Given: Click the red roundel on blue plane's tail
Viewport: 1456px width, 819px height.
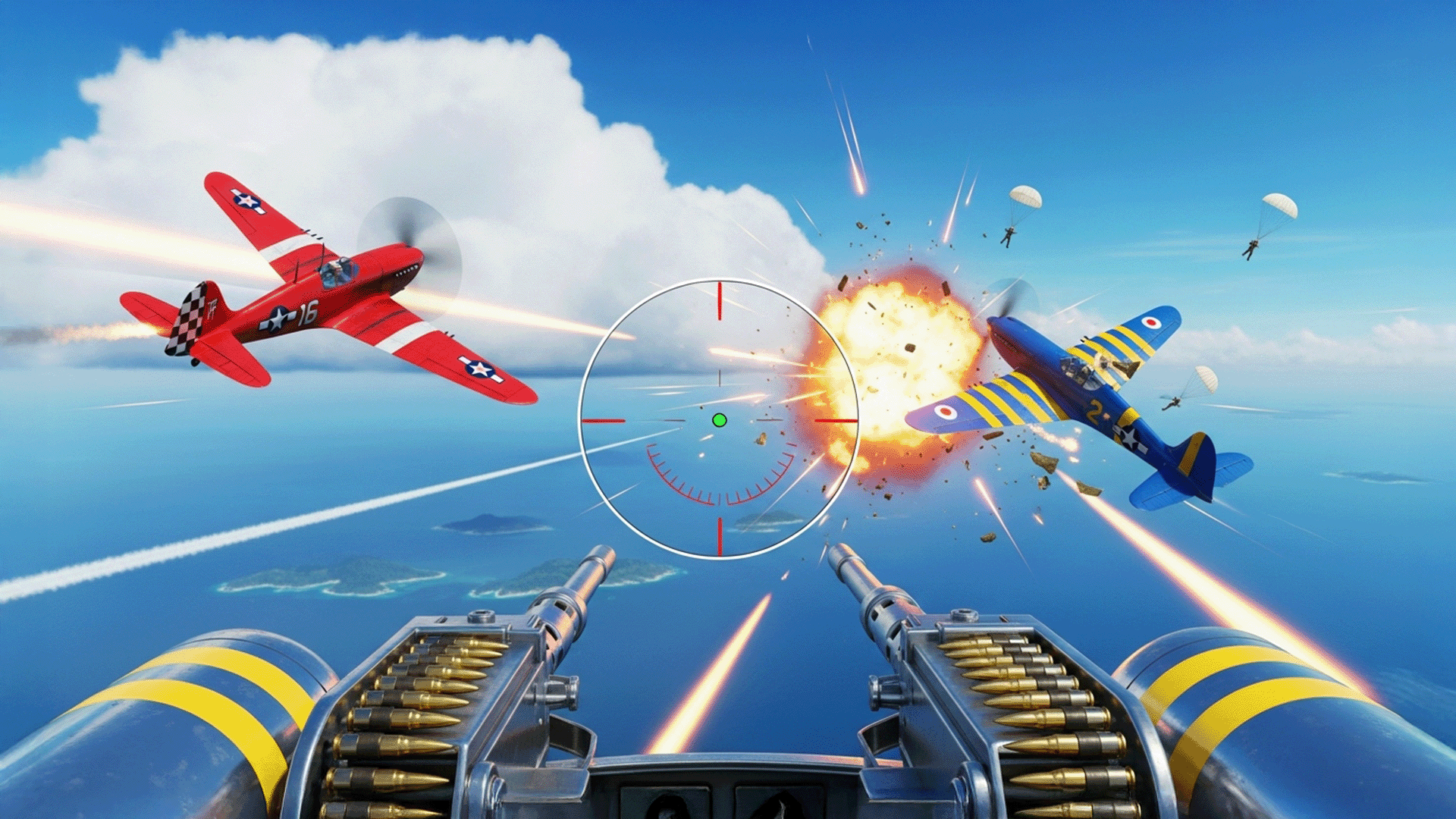Looking at the screenshot, I should click(1152, 322).
